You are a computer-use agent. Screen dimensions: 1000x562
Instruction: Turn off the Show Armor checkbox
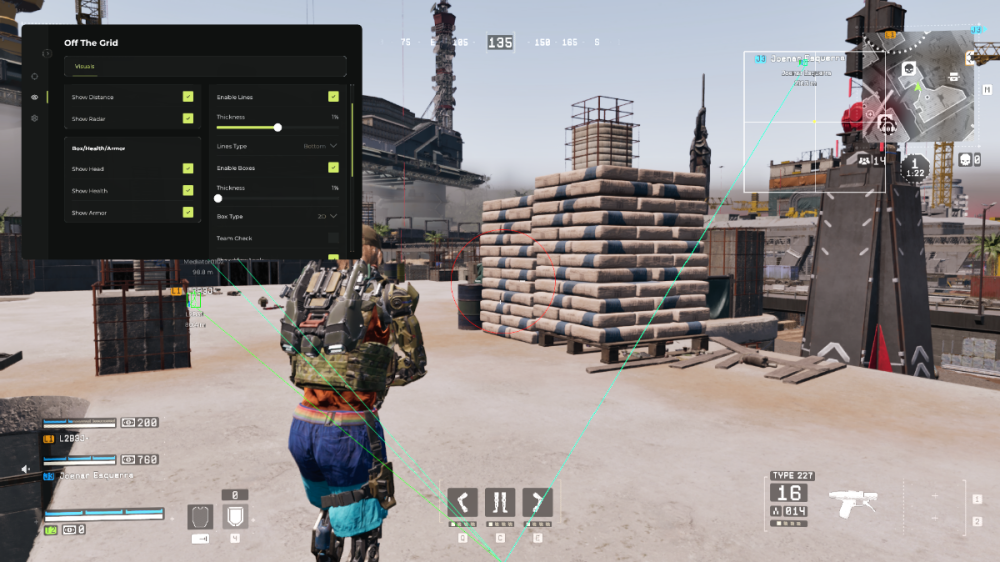(x=188, y=212)
